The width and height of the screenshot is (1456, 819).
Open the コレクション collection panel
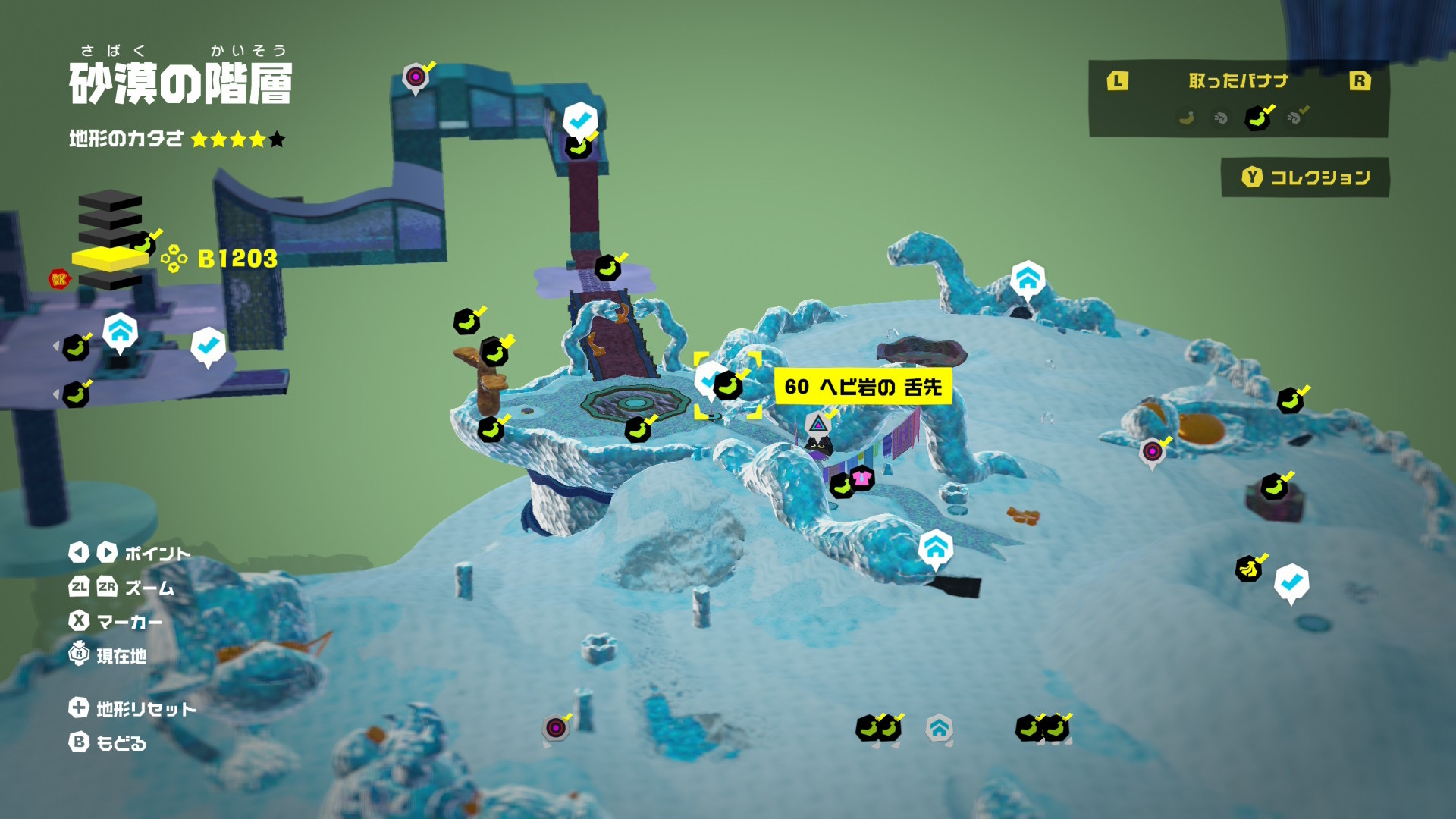(x=1305, y=177)
